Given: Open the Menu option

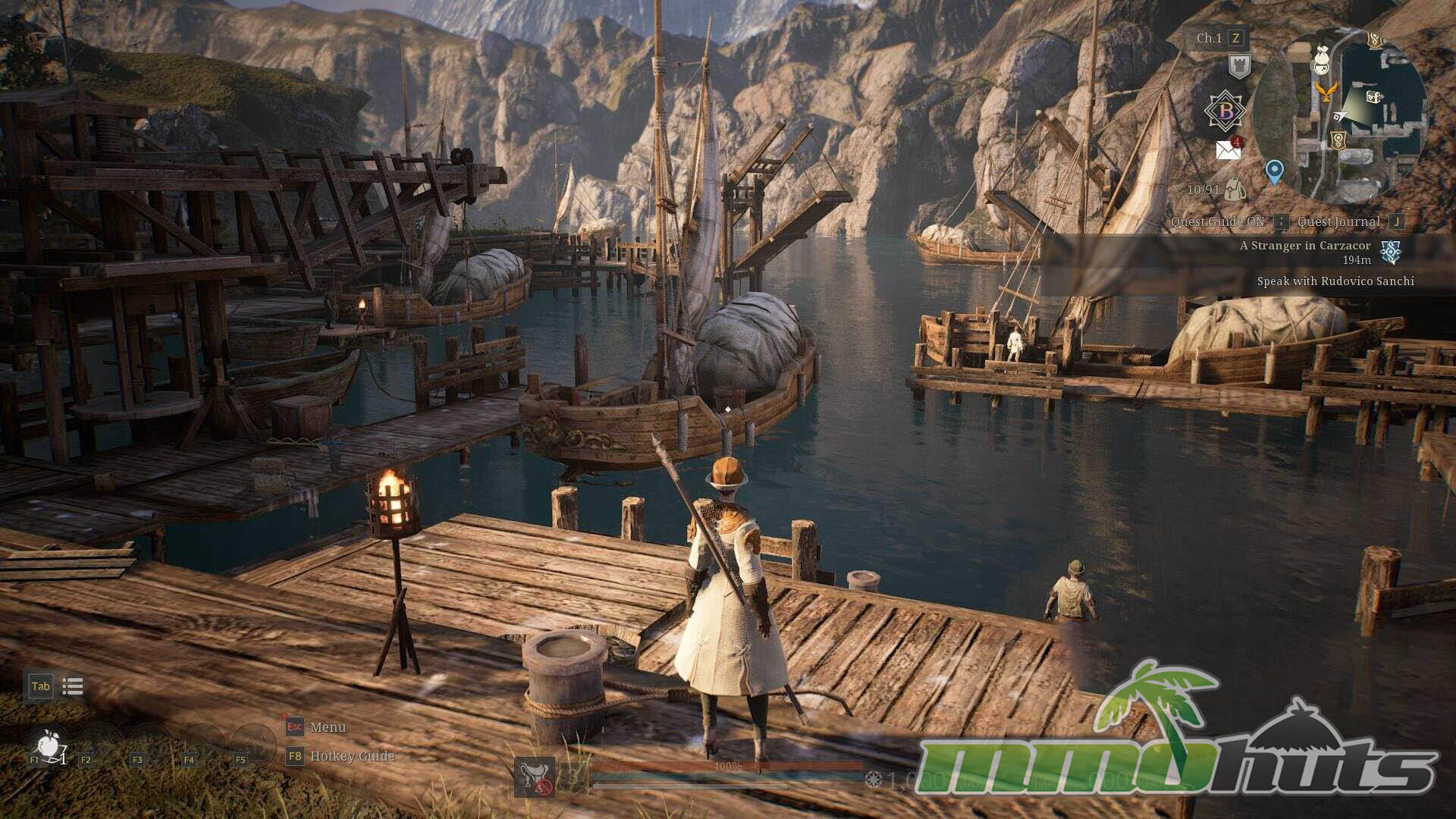Looking at the screenshot, I should tap(328, 727).
